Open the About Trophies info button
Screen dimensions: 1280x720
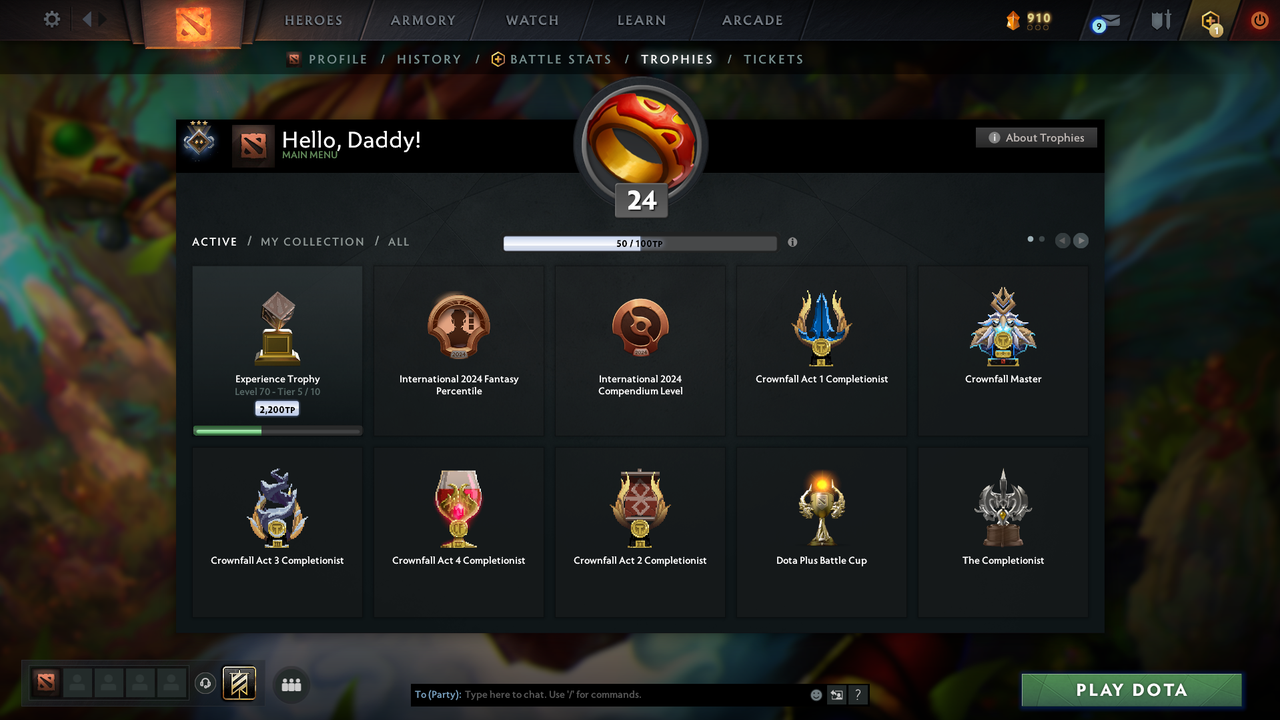click(x=1036, y=137)
